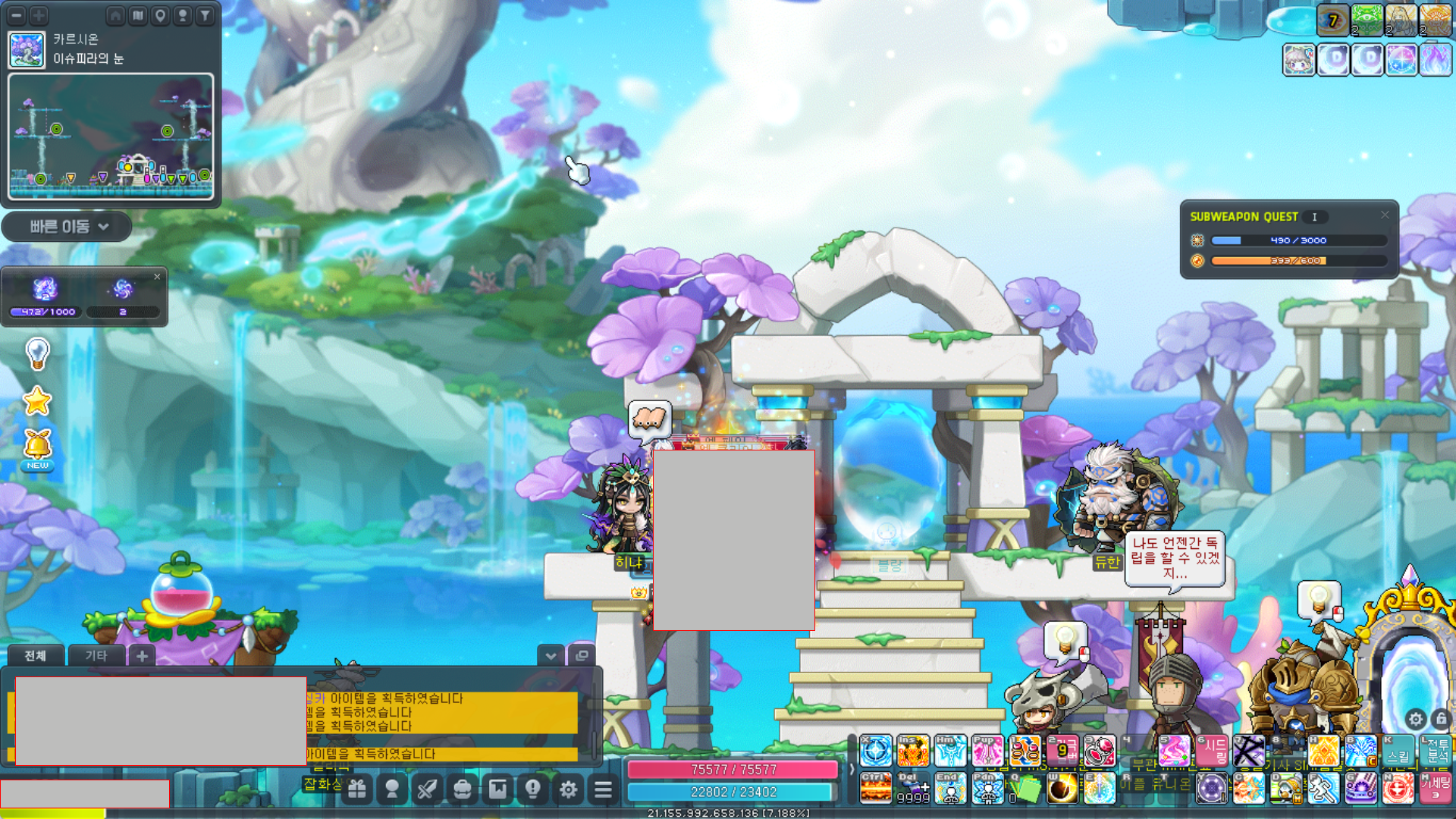
Task: Click the funnel filter icon on the minimap
Action: [205, 15]
